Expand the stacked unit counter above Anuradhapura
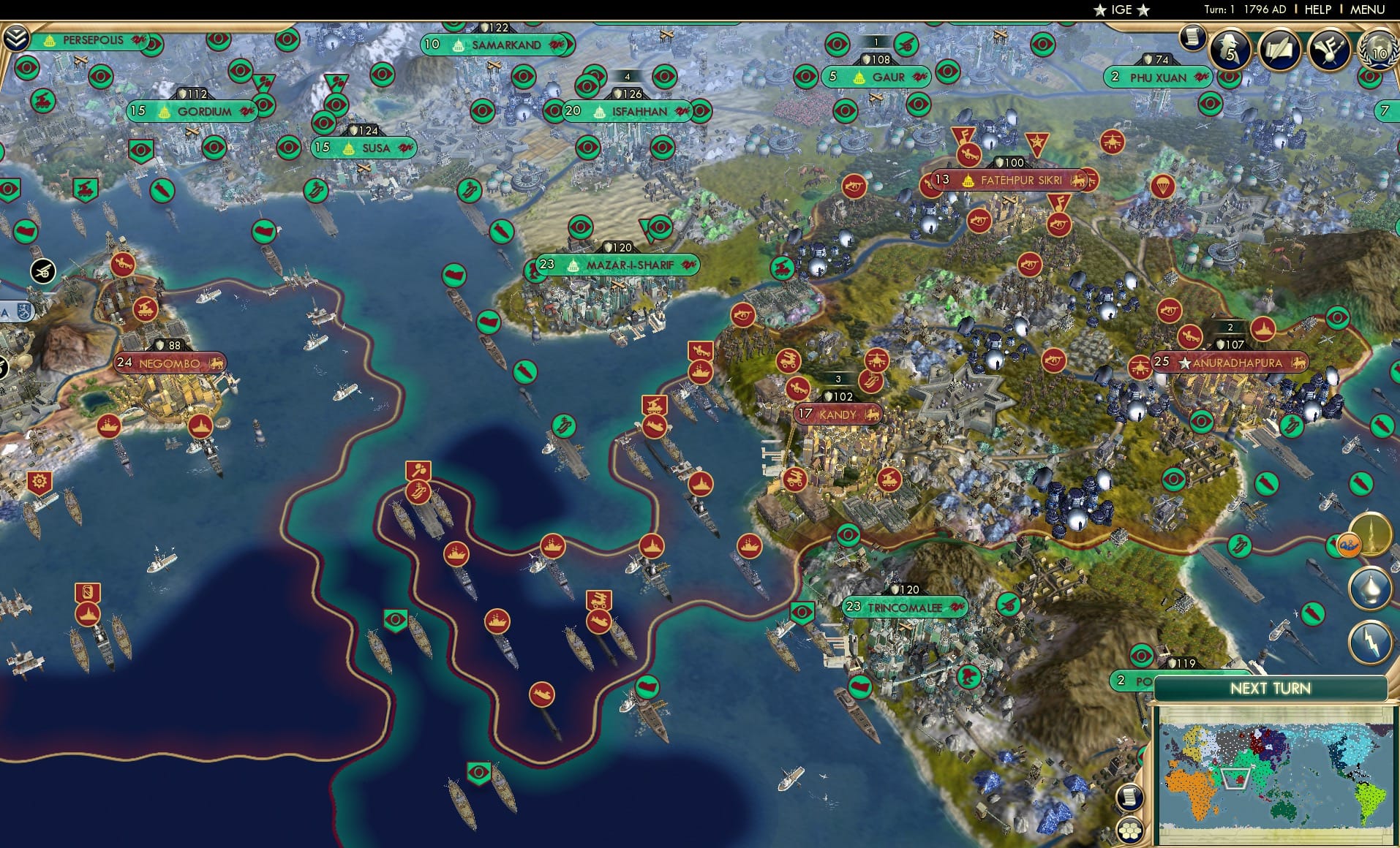Image resolution: width=1400 pixels, height=848 pixels. pyautogui.click(x=1232, y=329)
